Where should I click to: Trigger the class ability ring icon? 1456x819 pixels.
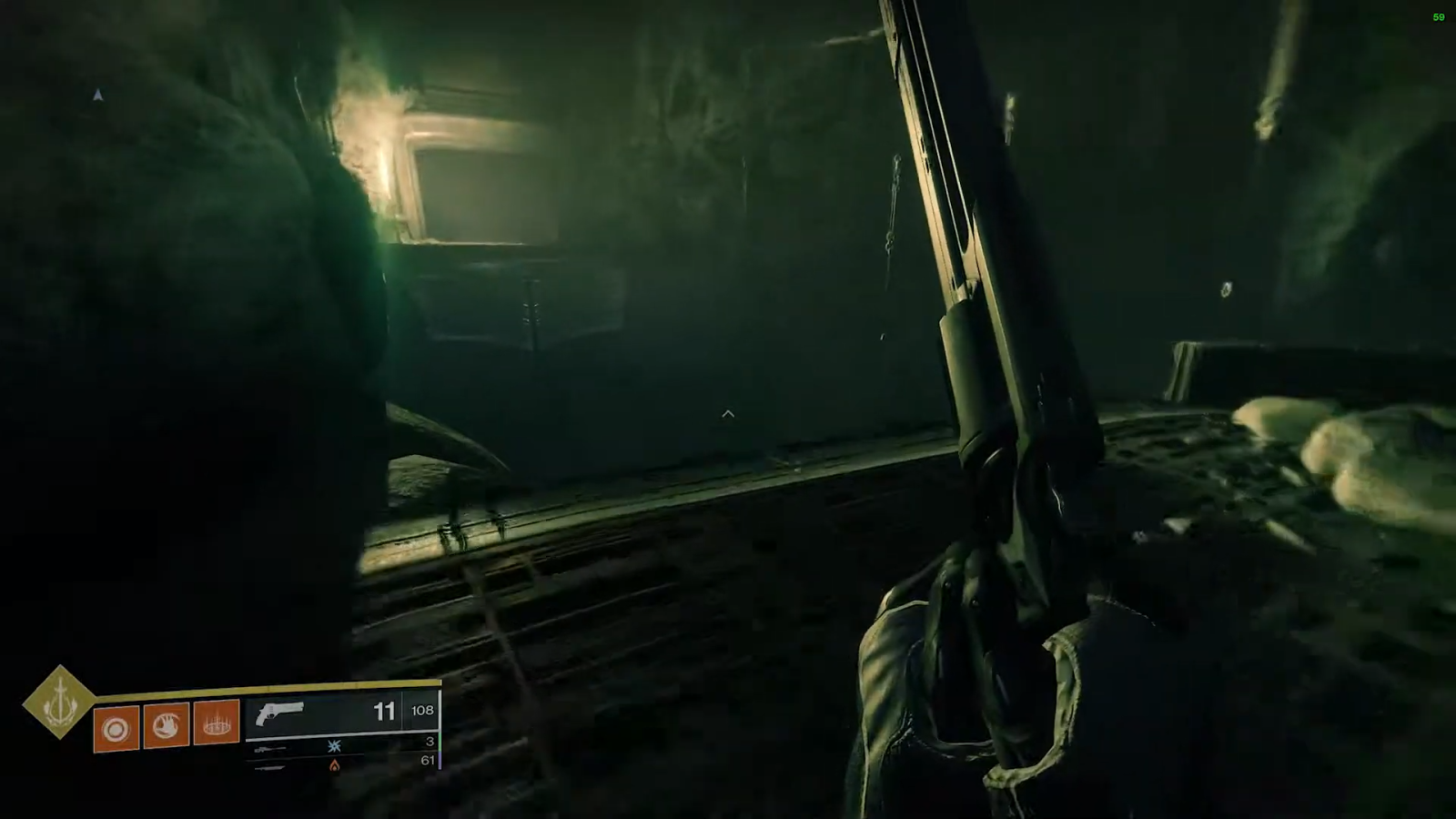coord(216,723)
